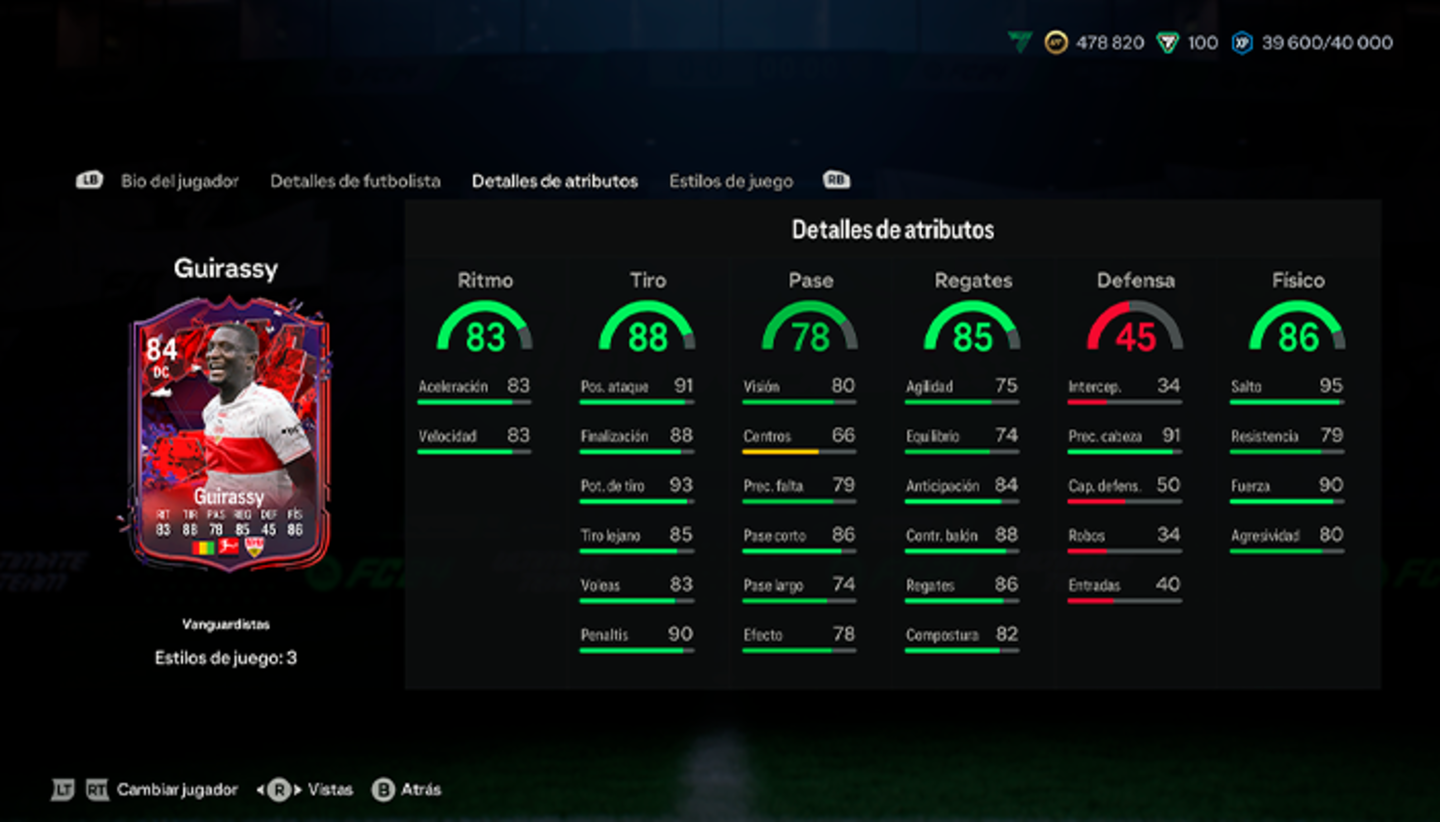The width and height of the screenshot is (1440, 822).
Task: Click the RB shoulder button icon
Action: click(x=836, y=181)
